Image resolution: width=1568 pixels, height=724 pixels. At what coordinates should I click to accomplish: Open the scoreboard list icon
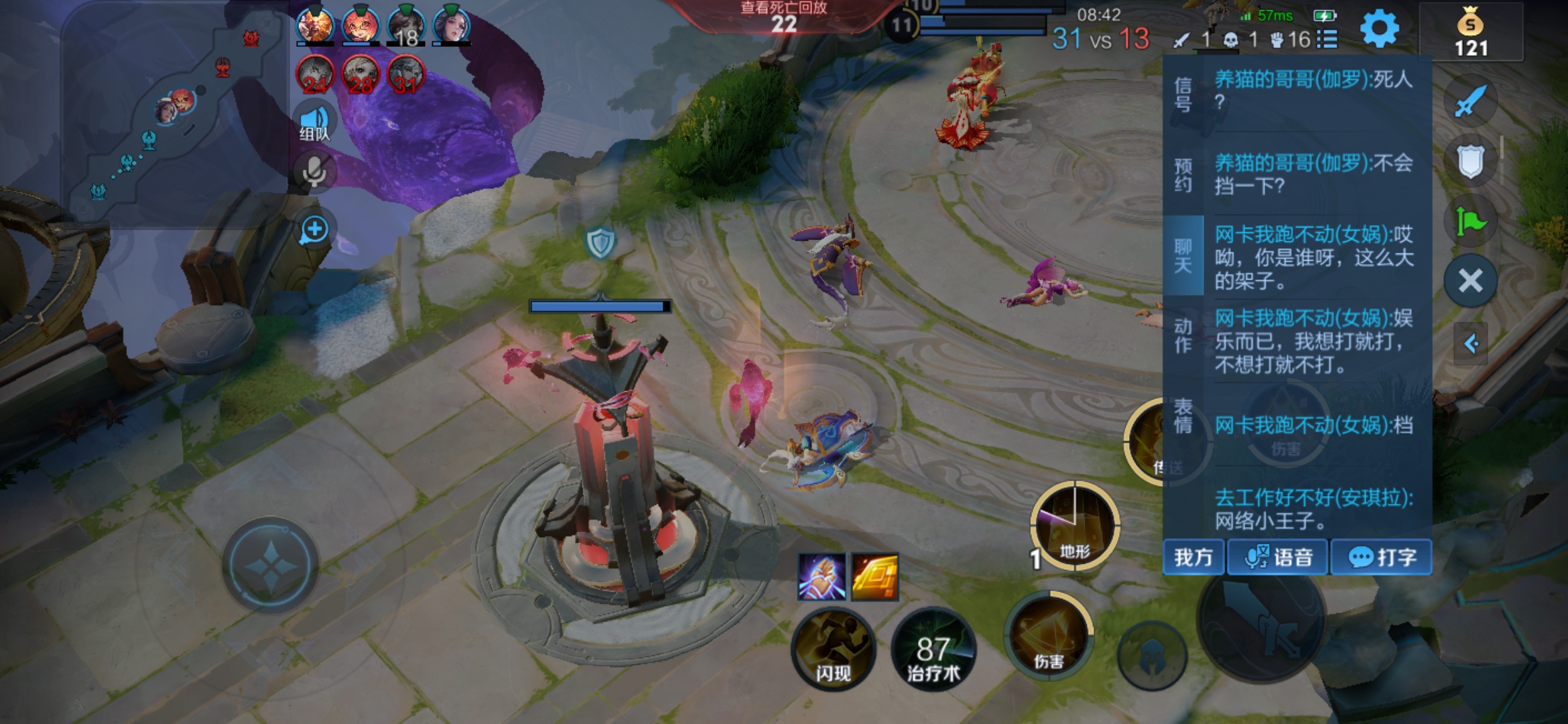[1327, 40]
